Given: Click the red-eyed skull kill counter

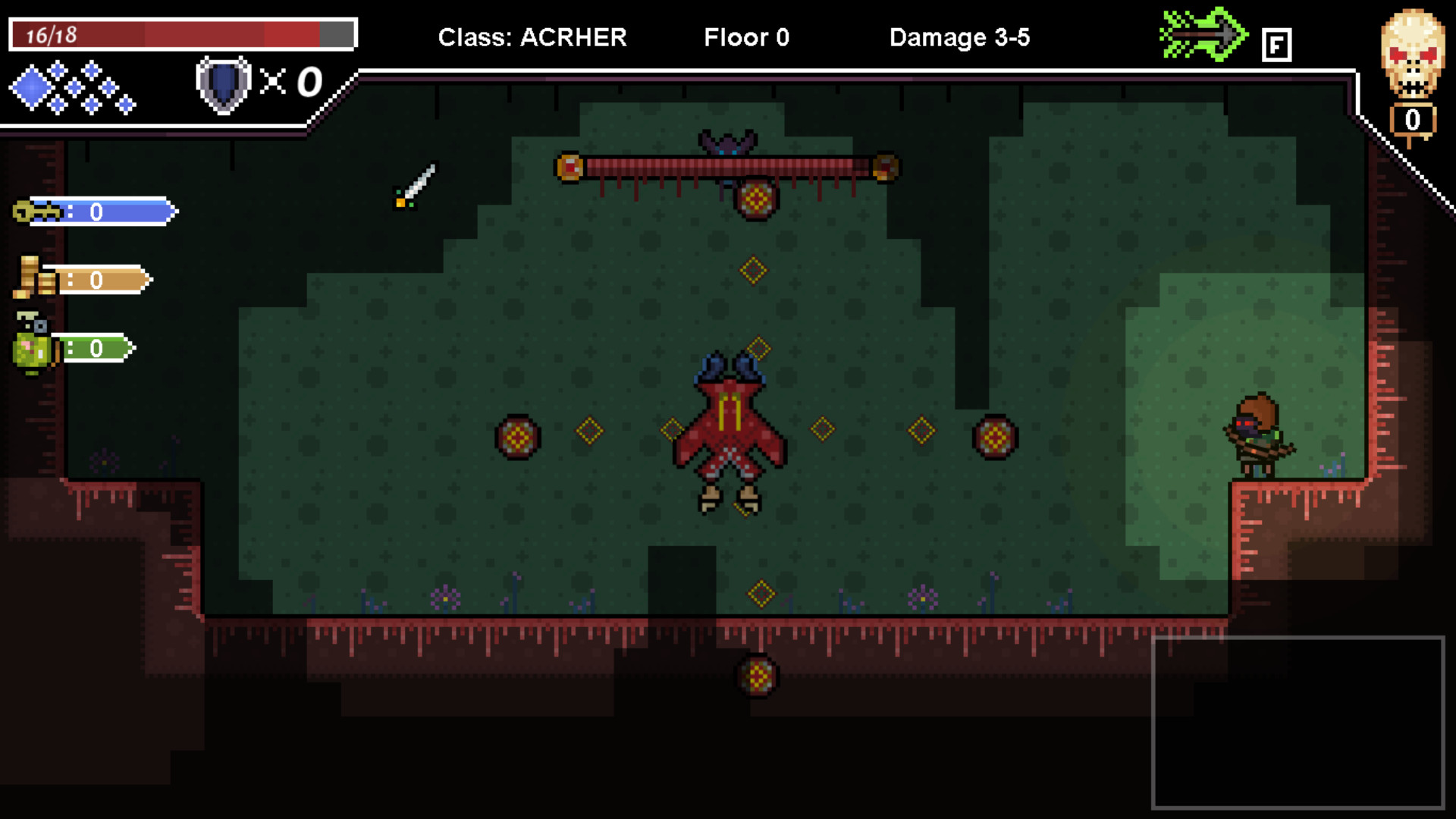Looking at the screenshot, I should (1412, 53).
